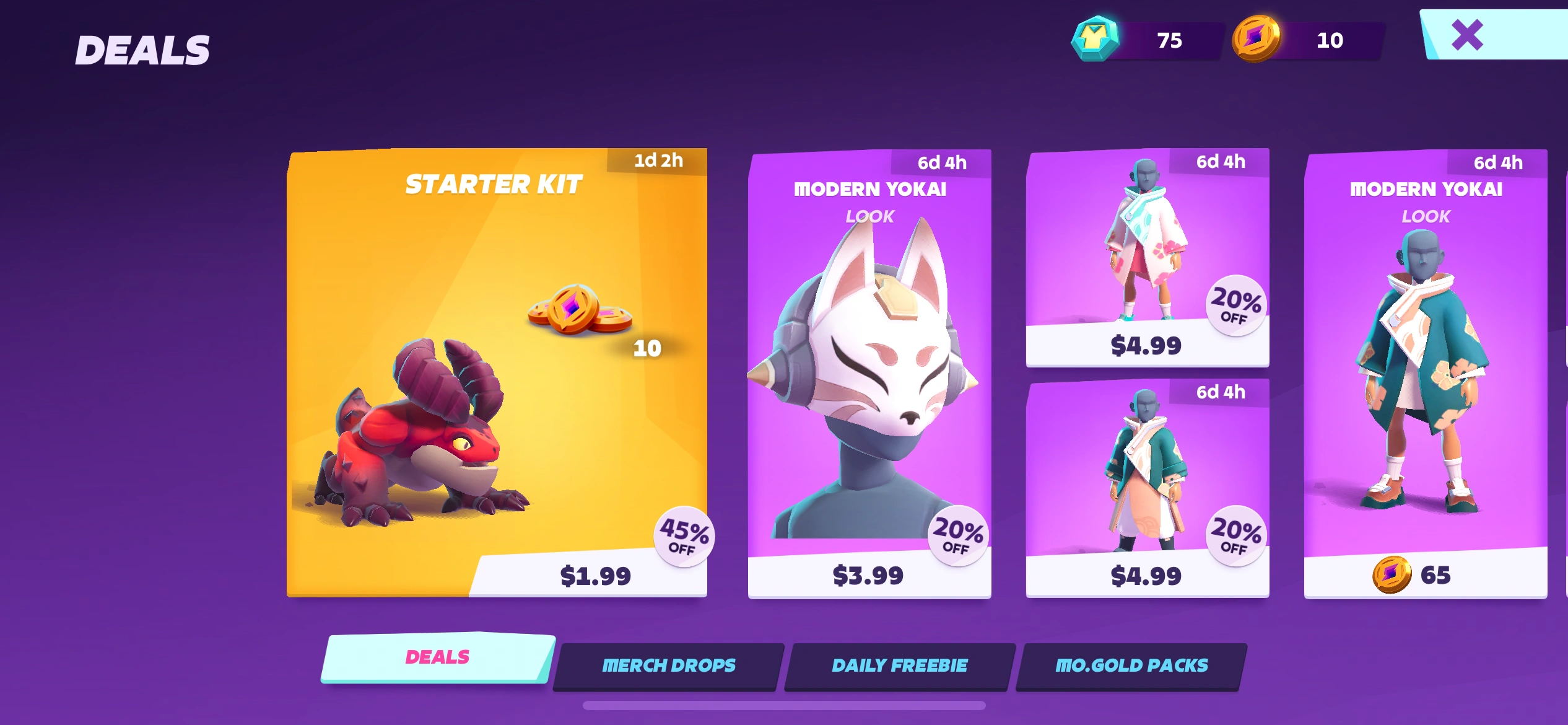
Task: Go to the Mo.Gold Packs tab
Action: click(x=1131, y=666)
